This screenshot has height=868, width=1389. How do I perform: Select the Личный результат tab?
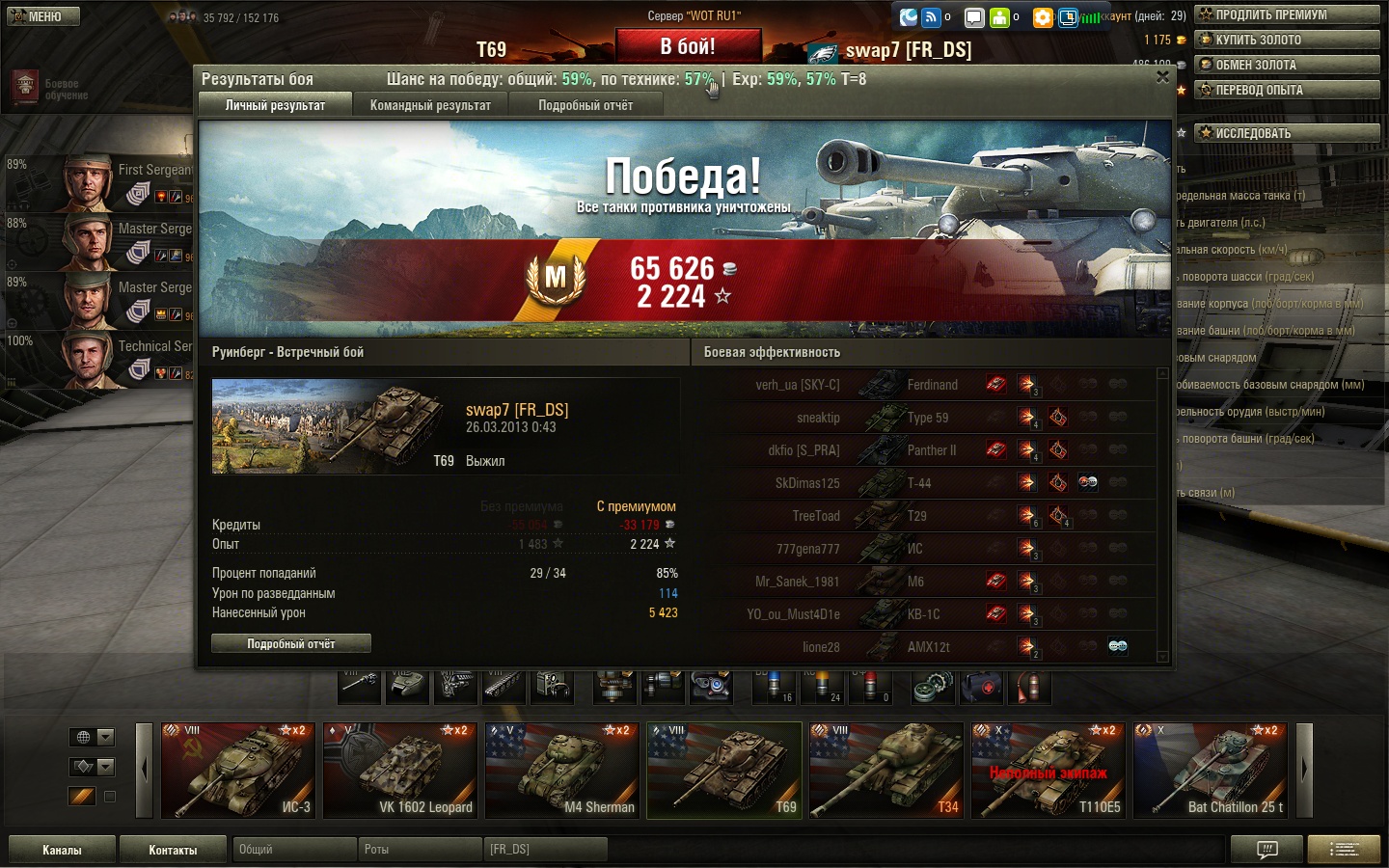275,105
